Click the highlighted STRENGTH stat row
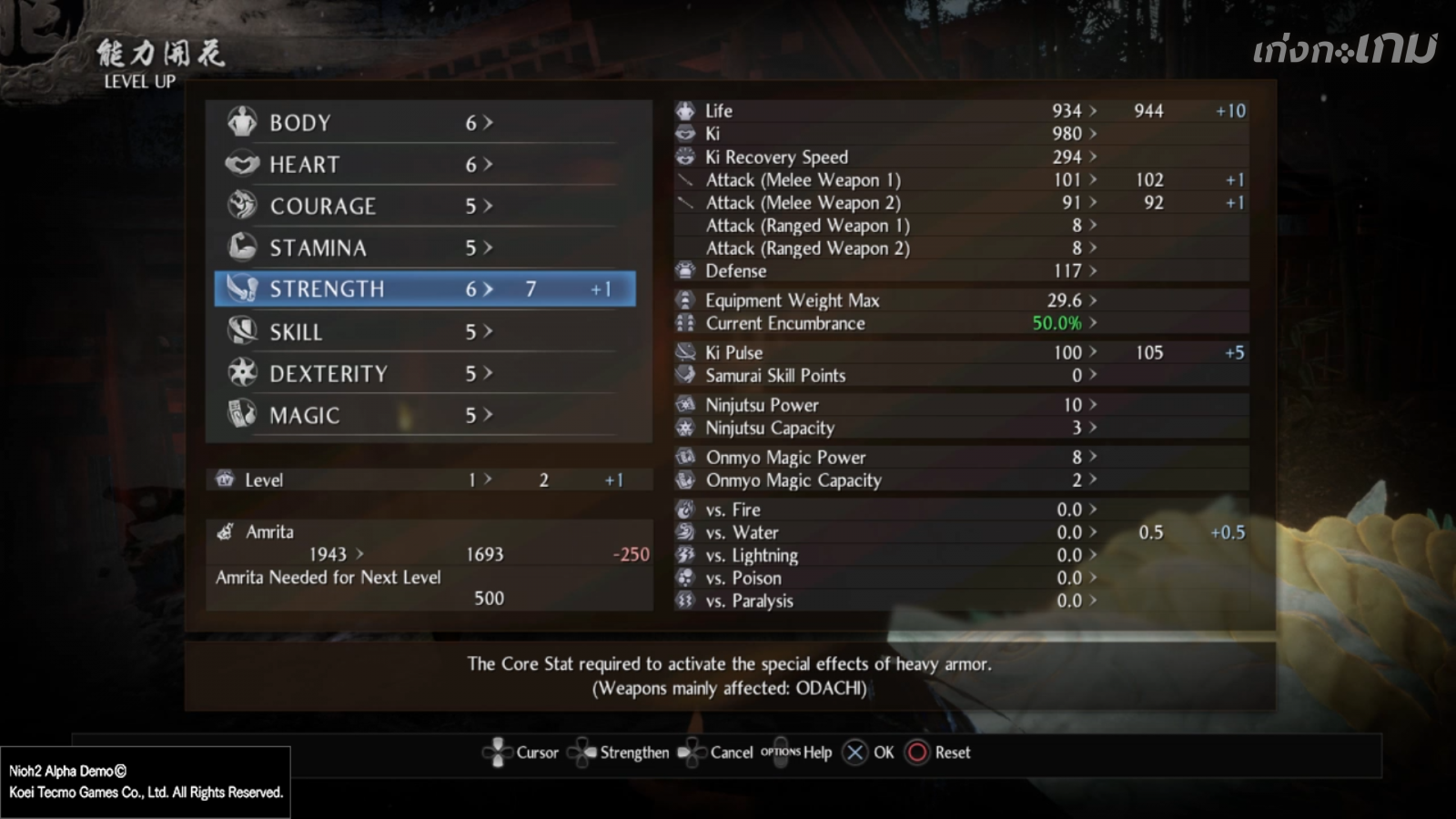The image size is (1456, 819). pos(424,289)
